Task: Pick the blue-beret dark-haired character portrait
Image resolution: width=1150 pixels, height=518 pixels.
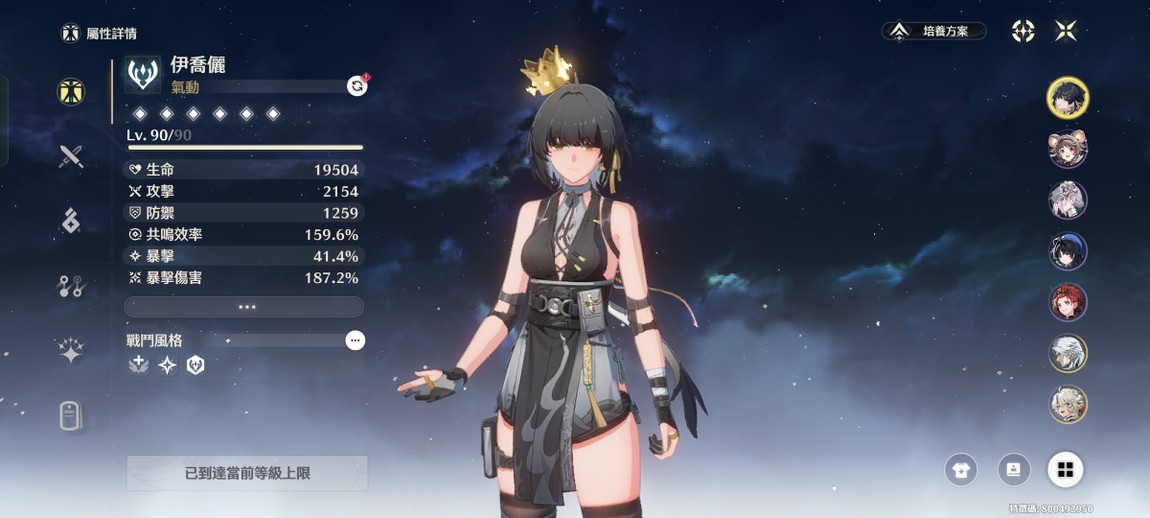Action: pos(1067,251)
